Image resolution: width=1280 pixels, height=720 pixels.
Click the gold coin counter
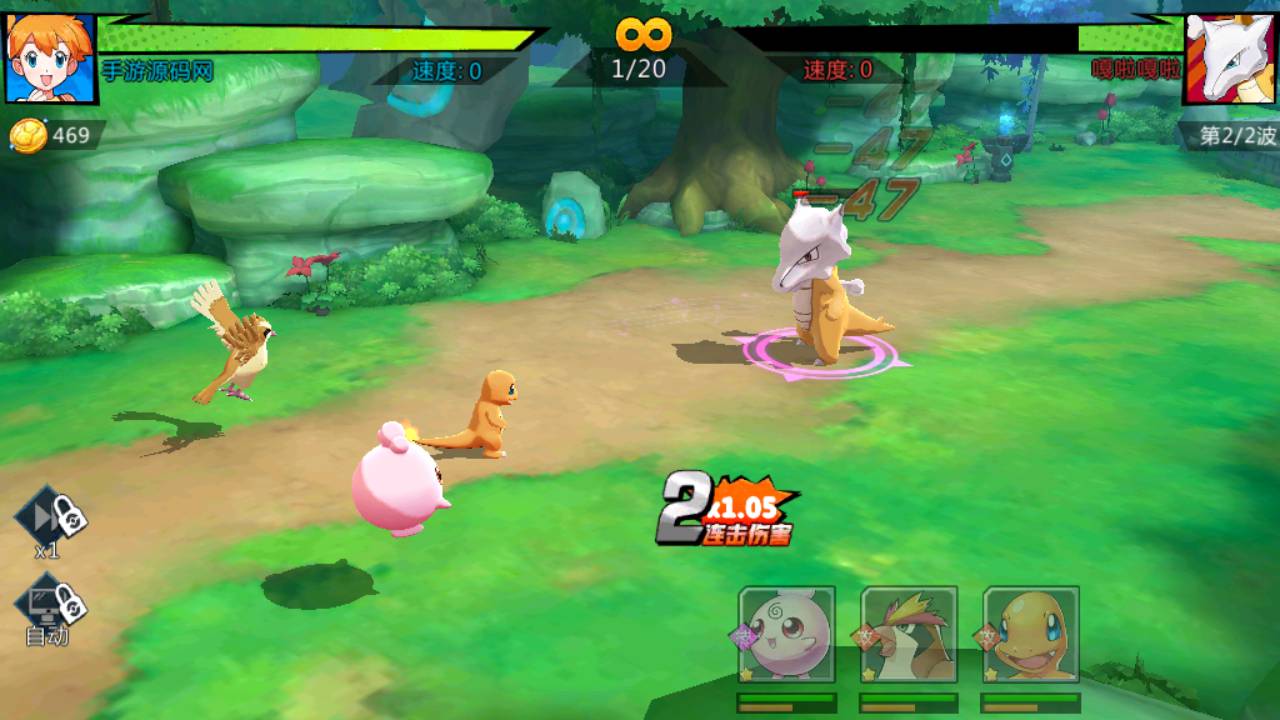(52, 136)
